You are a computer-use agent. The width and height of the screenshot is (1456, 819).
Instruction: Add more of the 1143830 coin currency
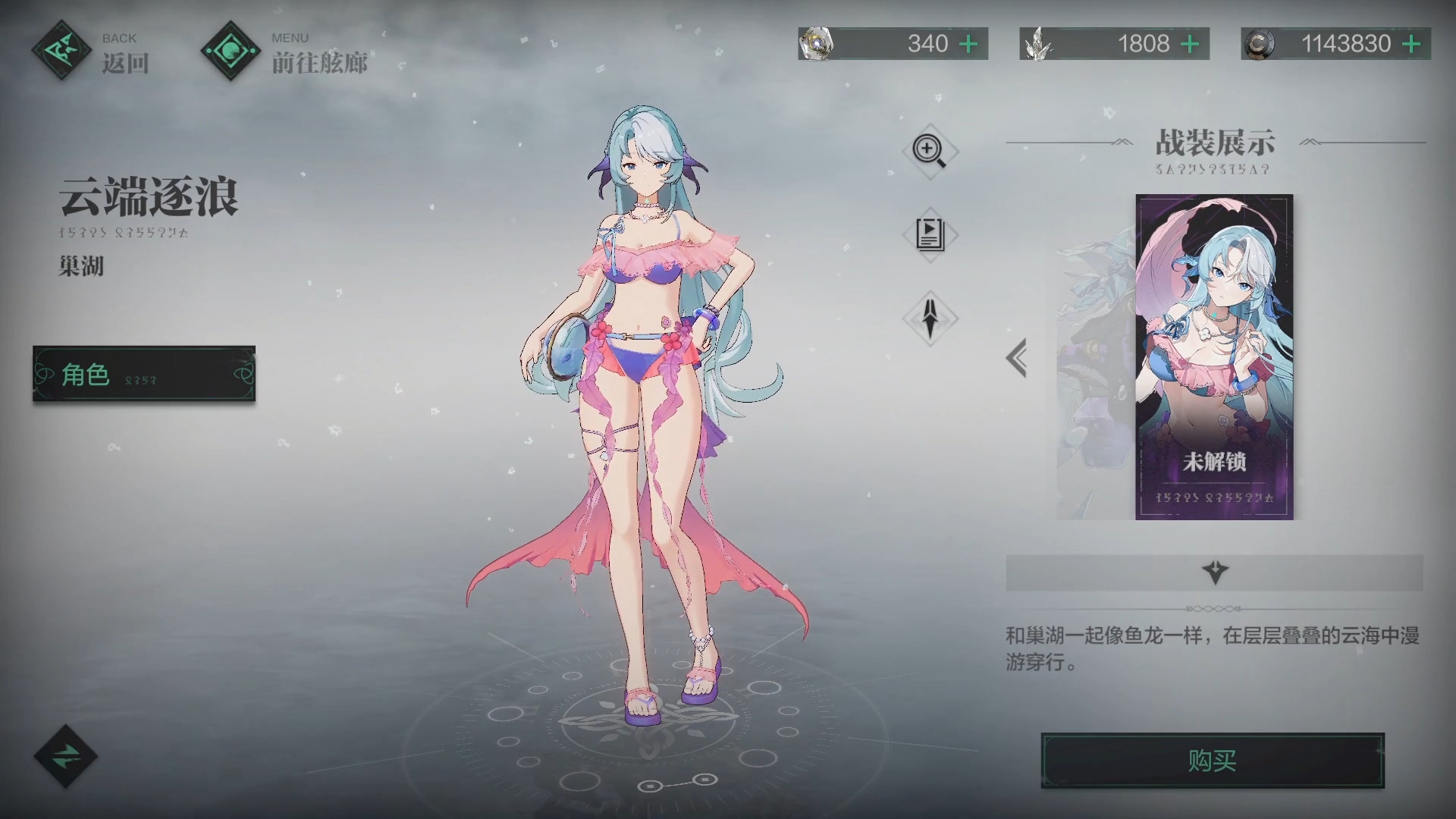1411,44
